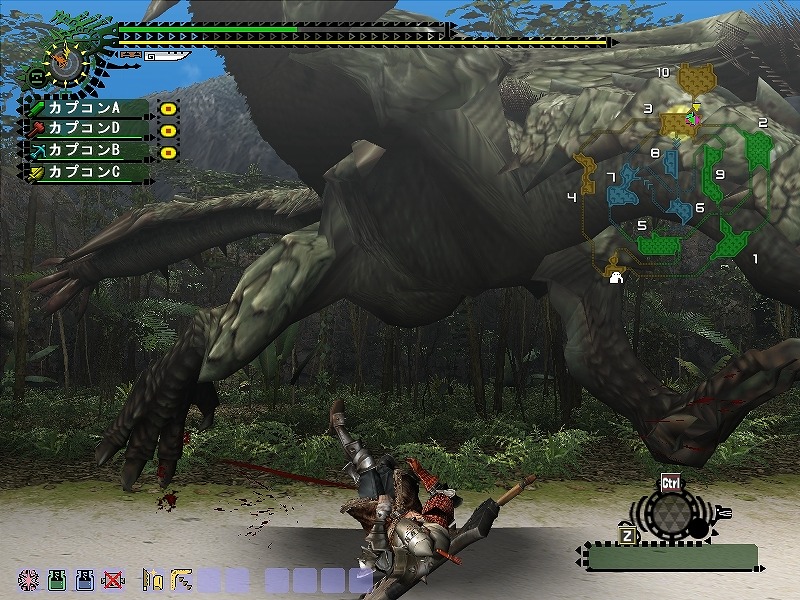Select map area 10

[x=695, y=76]
